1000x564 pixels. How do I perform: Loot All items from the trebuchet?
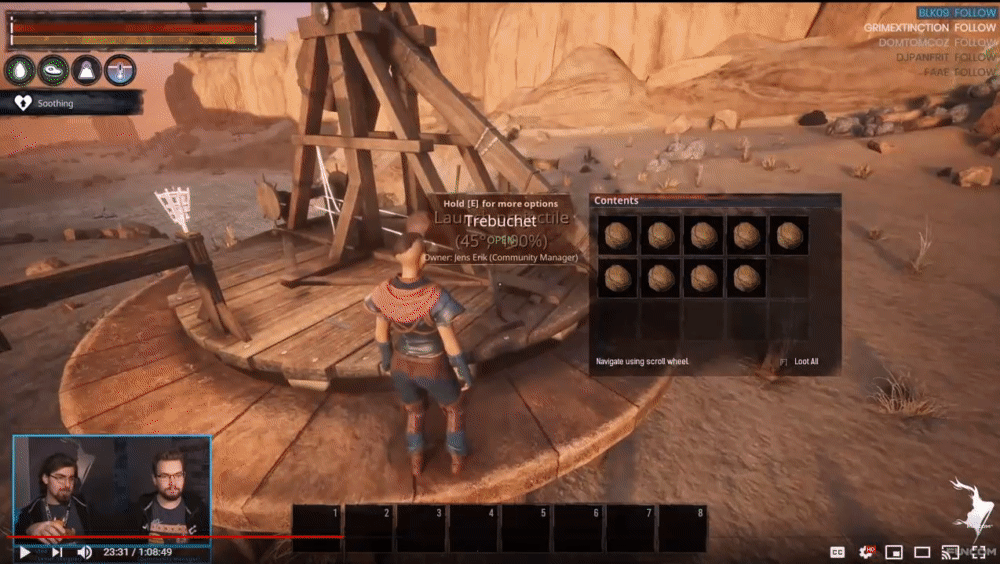(x=805, y=361)
